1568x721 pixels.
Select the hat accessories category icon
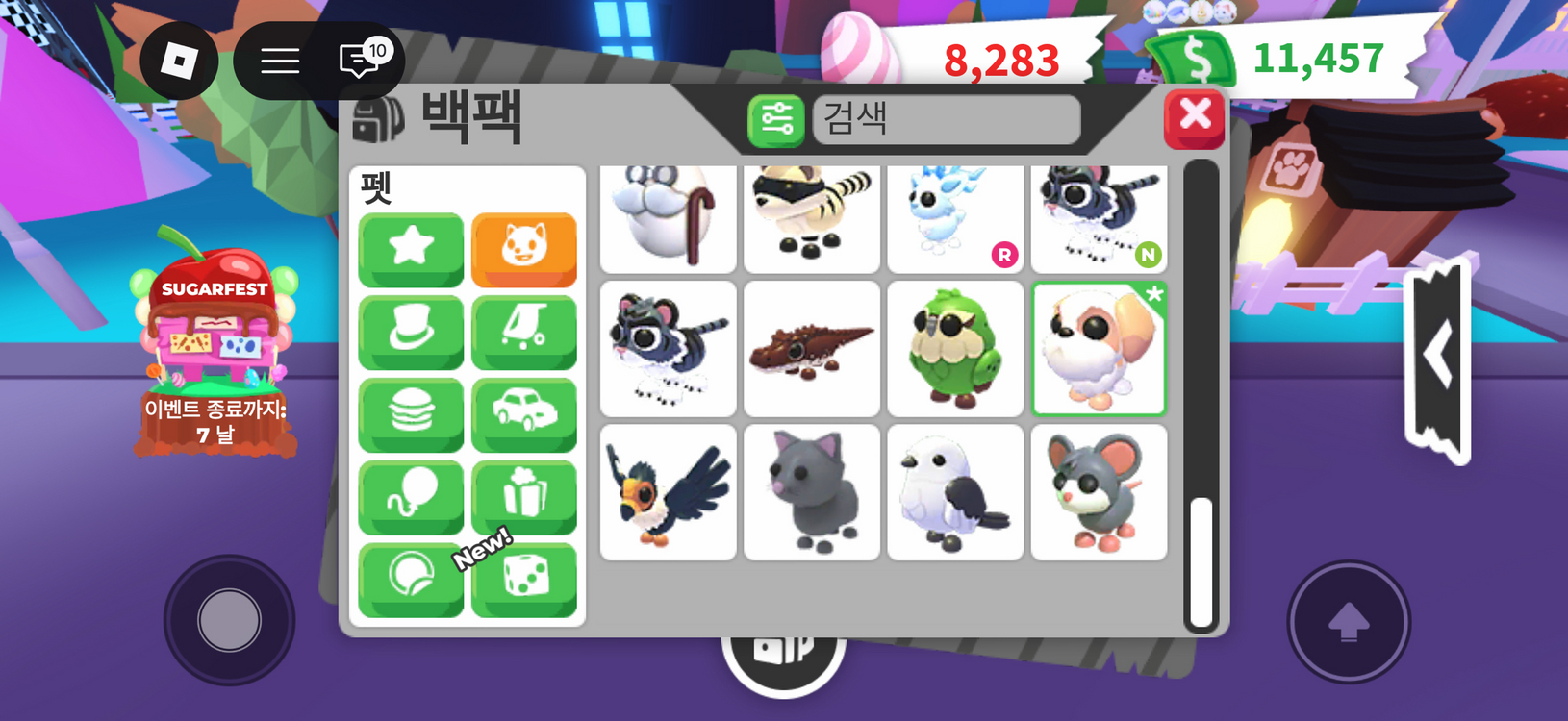click(410, 332)
